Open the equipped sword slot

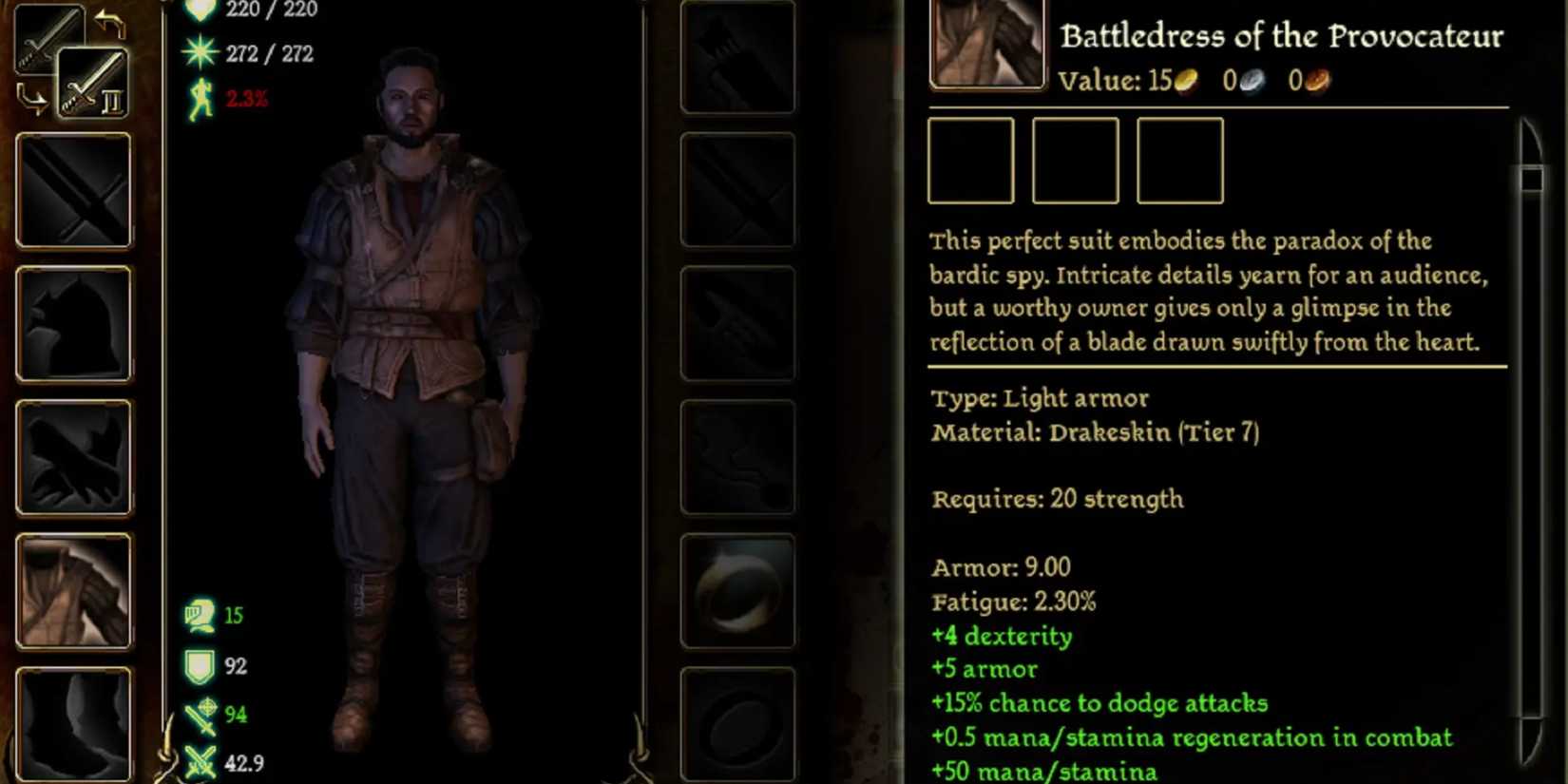pyautogui.click(x=74, y=190)
